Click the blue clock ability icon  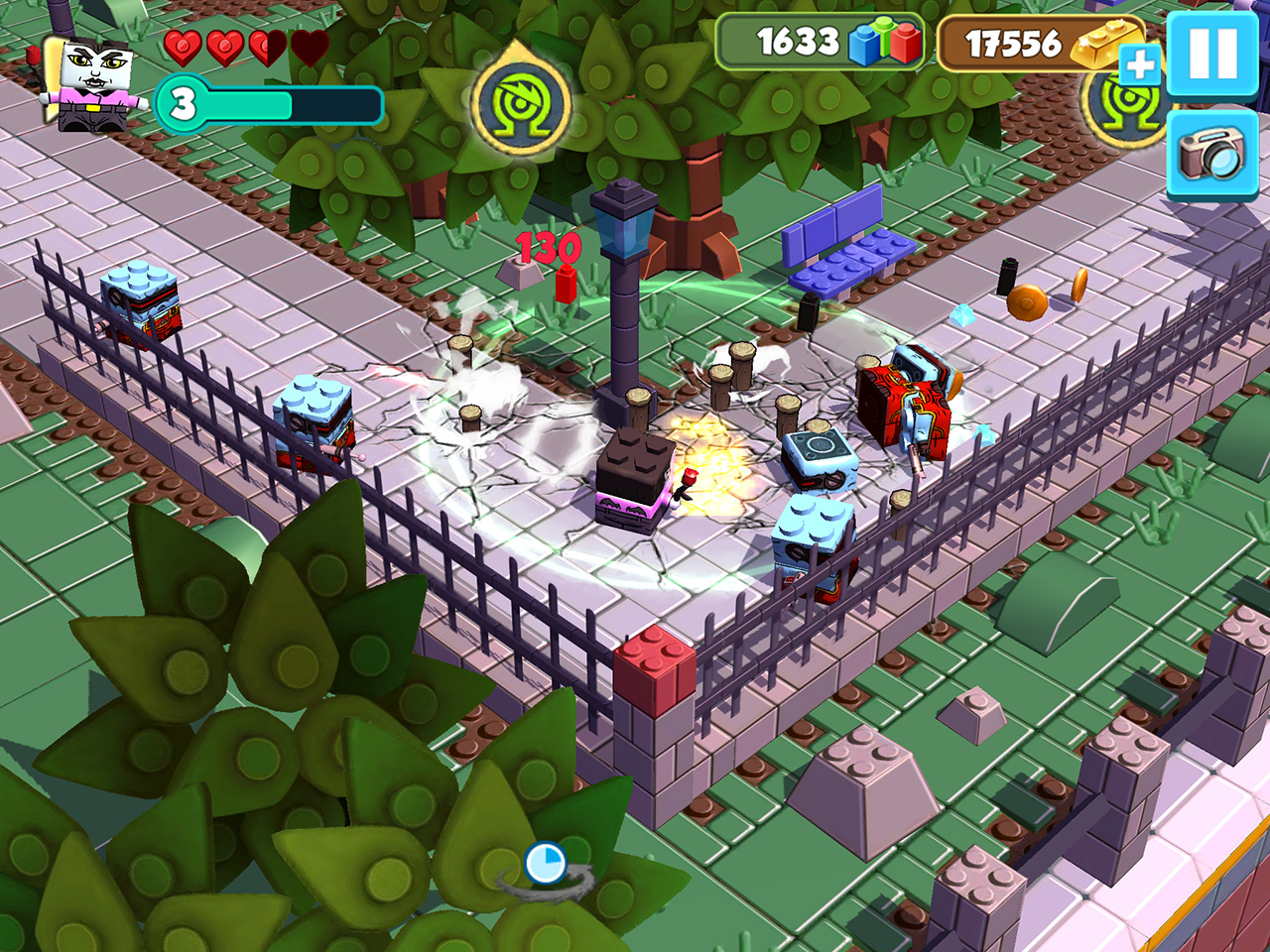544,863
